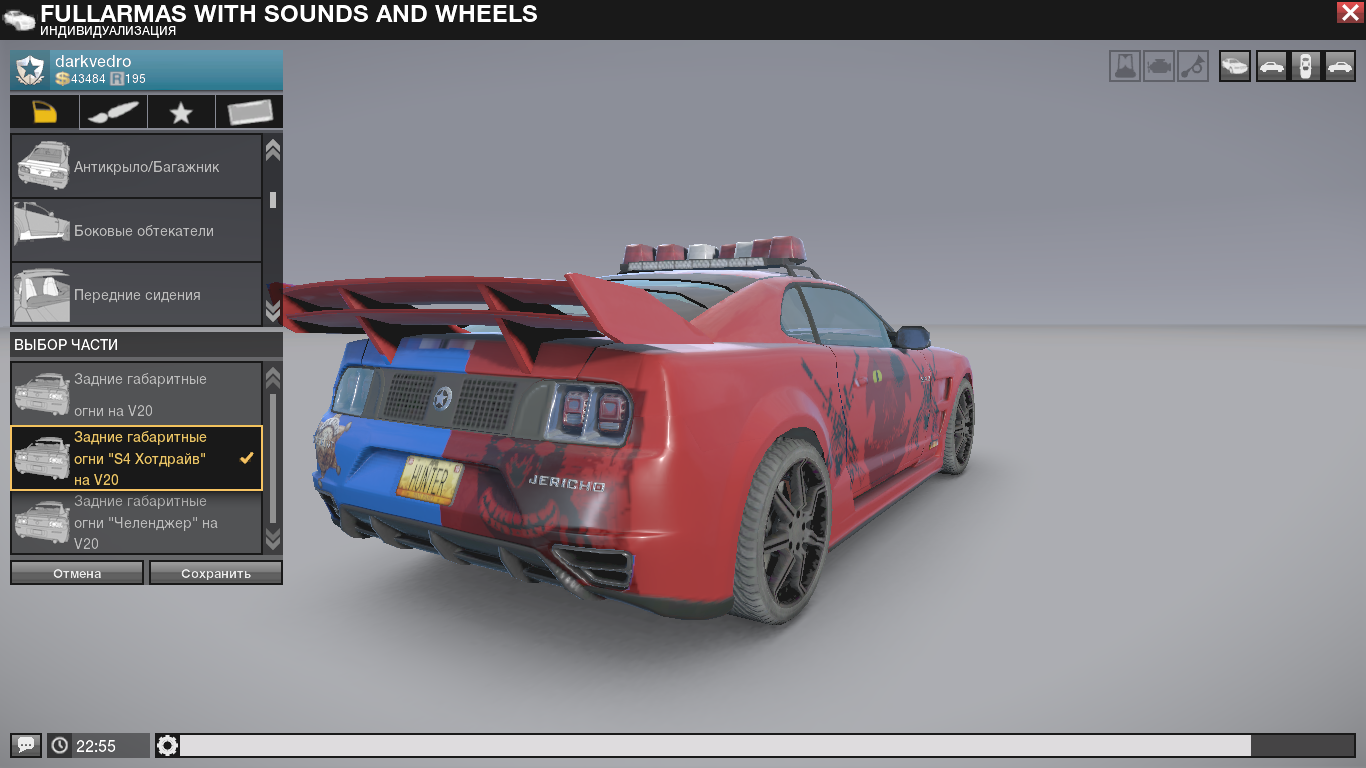
Task: Switch to the car parts tab with door icon
Action: point(45,112)
